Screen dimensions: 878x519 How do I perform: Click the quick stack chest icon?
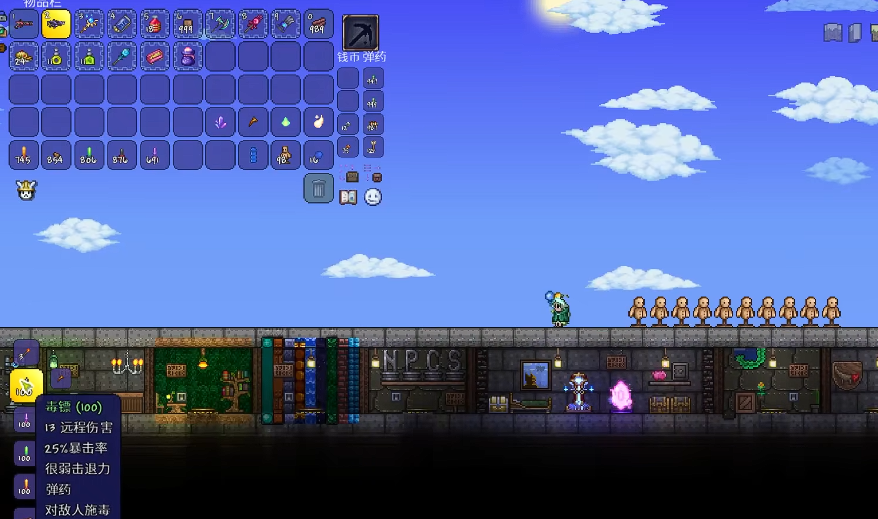[352, 176]
